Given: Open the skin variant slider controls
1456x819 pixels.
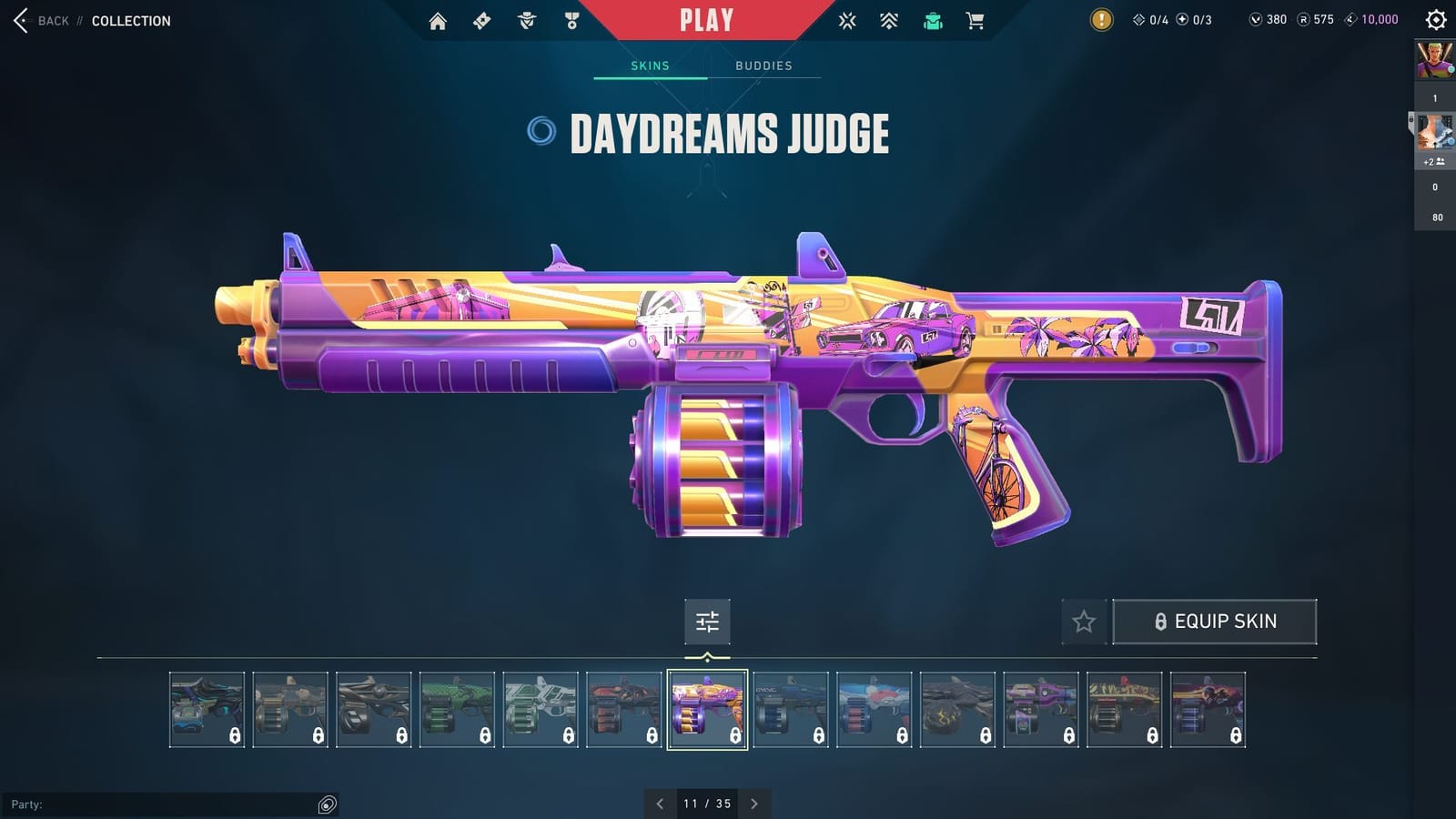Looking at the screenshot, I should tap(707, 622).
